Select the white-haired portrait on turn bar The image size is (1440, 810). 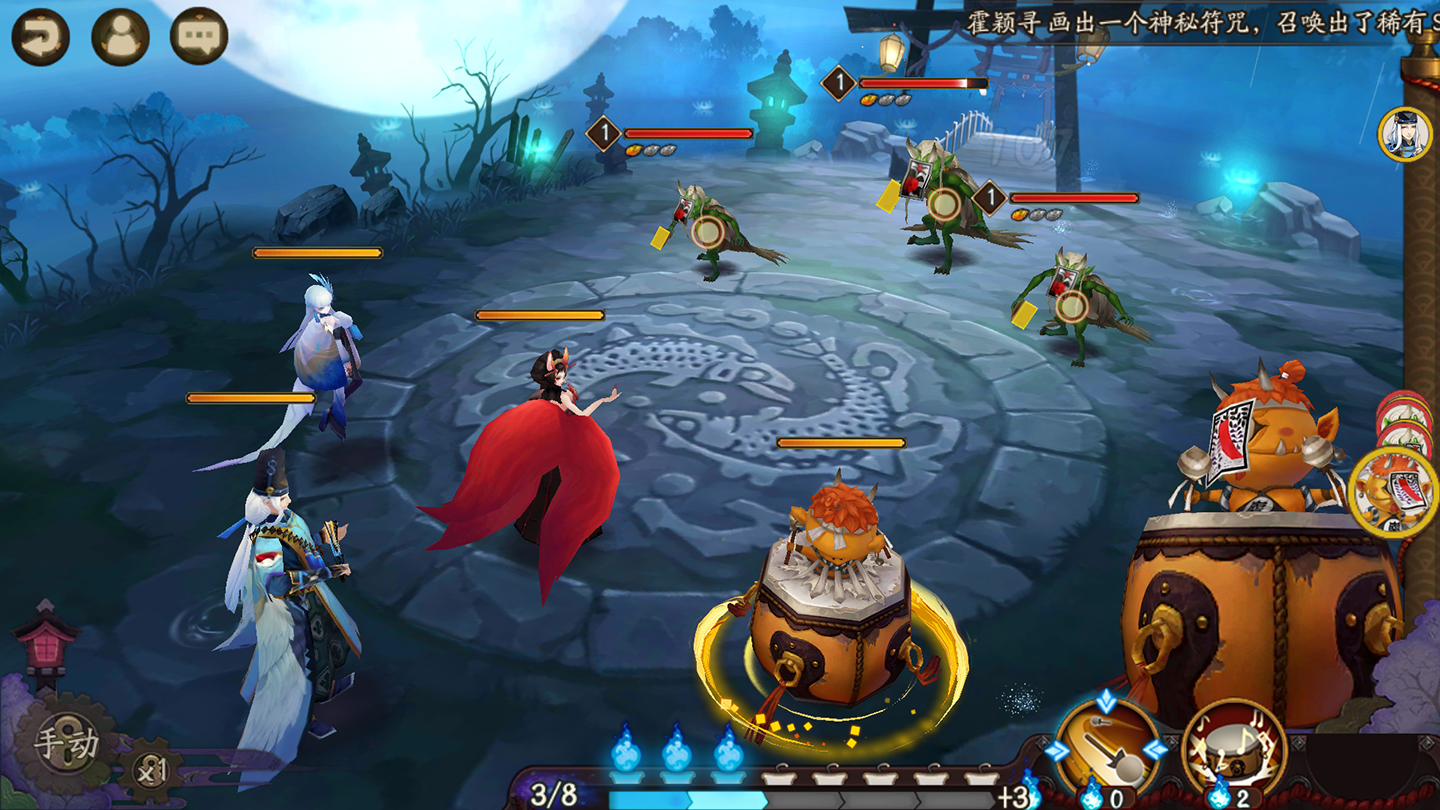(x=1404, y=134)
